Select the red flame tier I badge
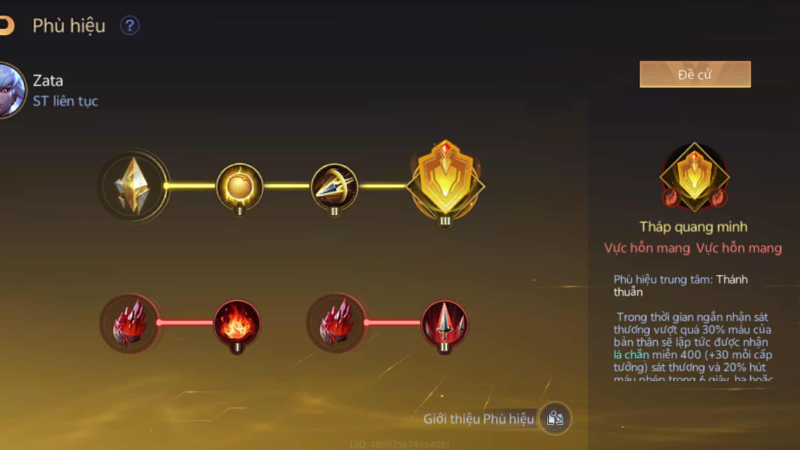 238,322
